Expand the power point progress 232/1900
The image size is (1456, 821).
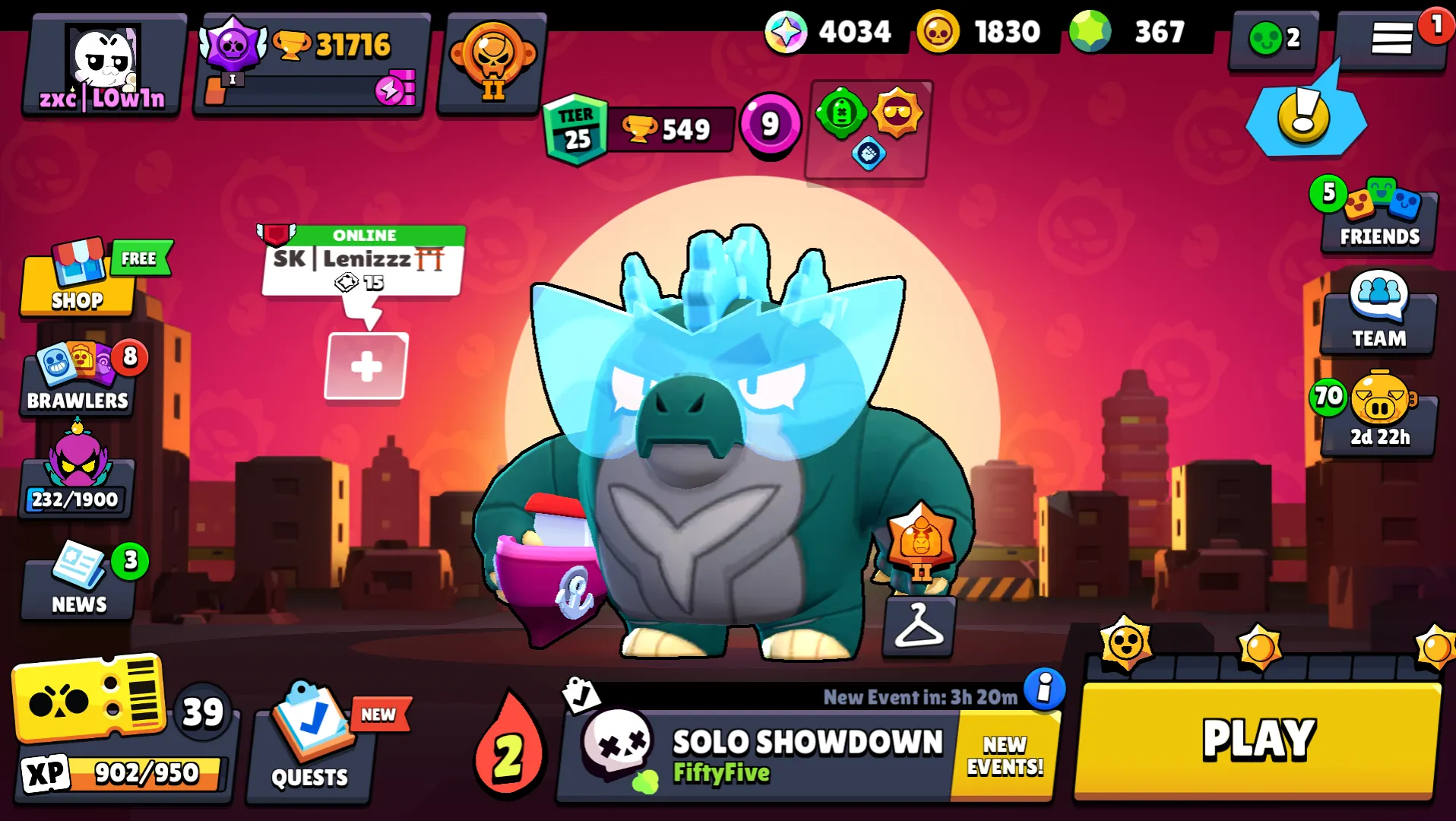(x=76, y=475)
